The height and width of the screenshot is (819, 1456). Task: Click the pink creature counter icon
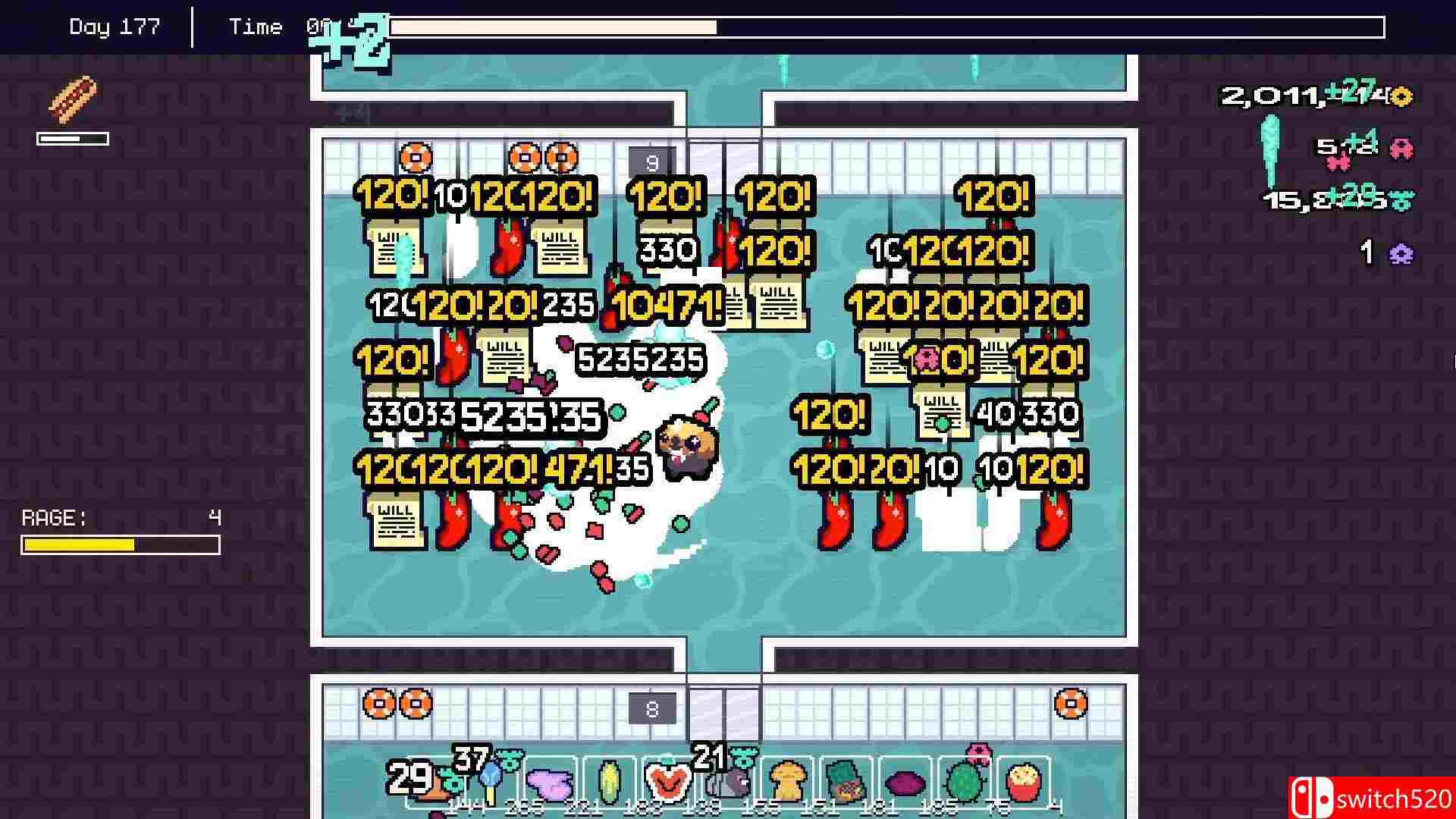click(1401, 149)
